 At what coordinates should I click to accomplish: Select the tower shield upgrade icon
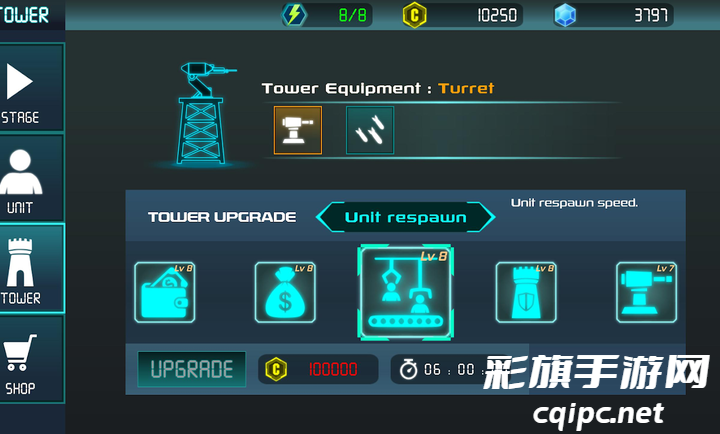coord(526,292)
